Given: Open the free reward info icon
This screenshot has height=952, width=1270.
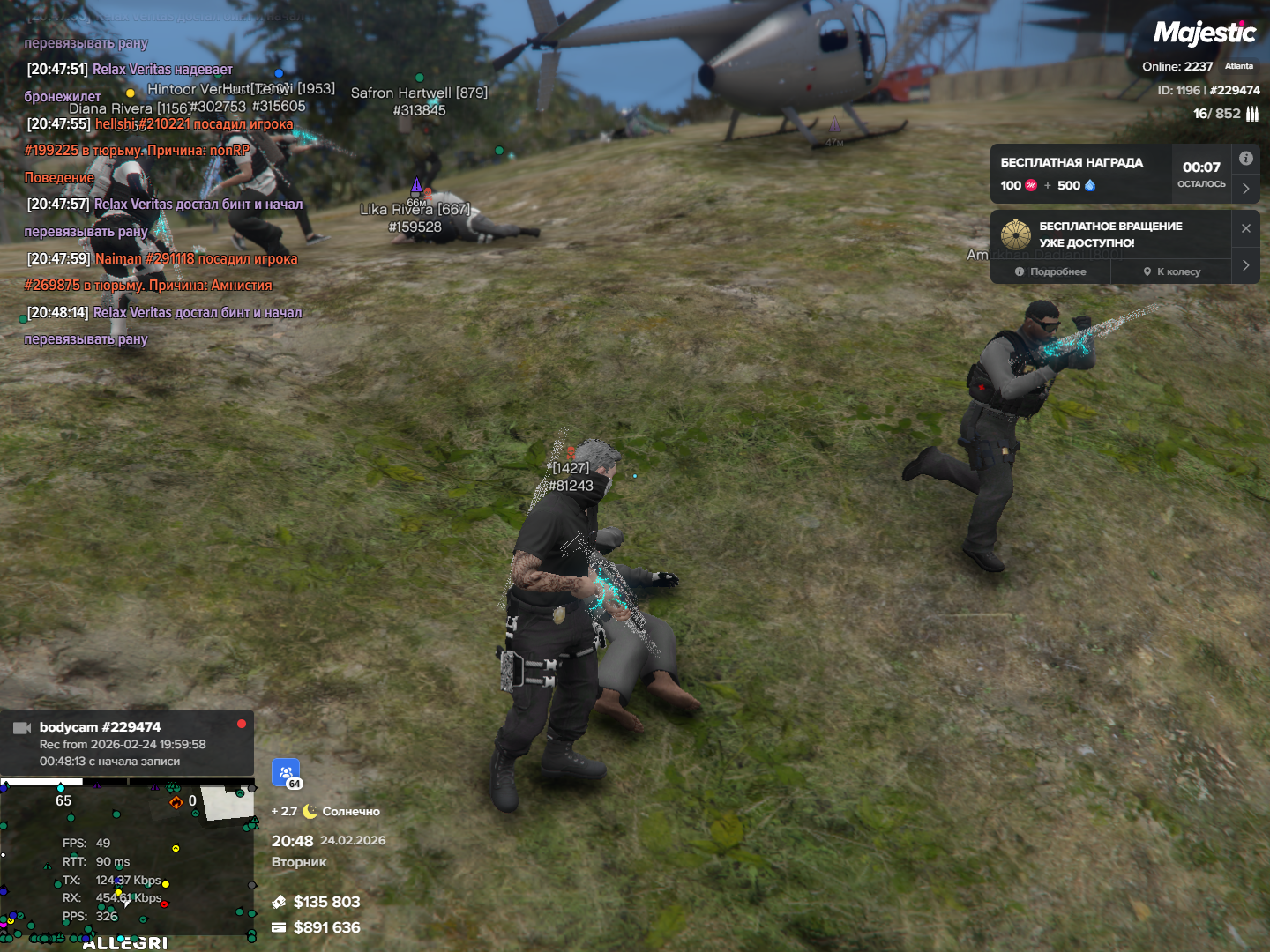Looking at the screenshot, I should coord(1245,159).
